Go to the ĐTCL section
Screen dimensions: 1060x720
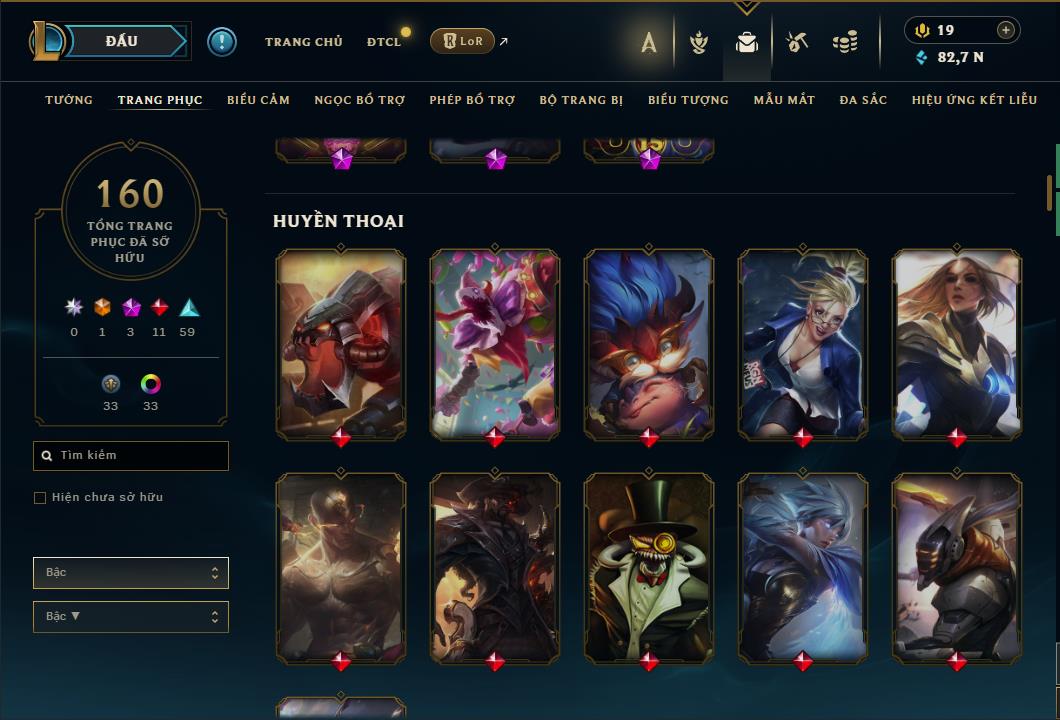[x=384, y=42]
